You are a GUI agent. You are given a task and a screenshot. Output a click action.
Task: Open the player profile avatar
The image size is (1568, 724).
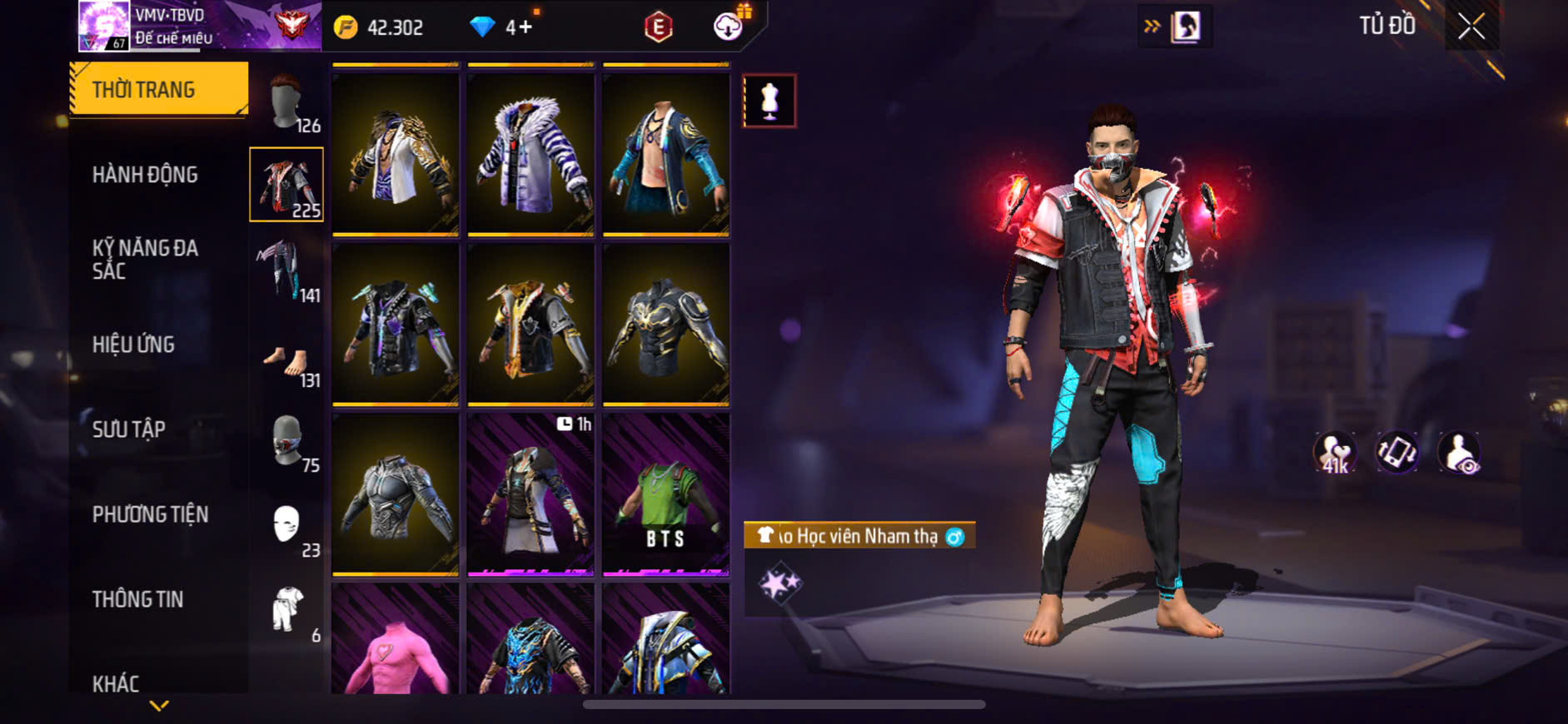pos(104,26)
